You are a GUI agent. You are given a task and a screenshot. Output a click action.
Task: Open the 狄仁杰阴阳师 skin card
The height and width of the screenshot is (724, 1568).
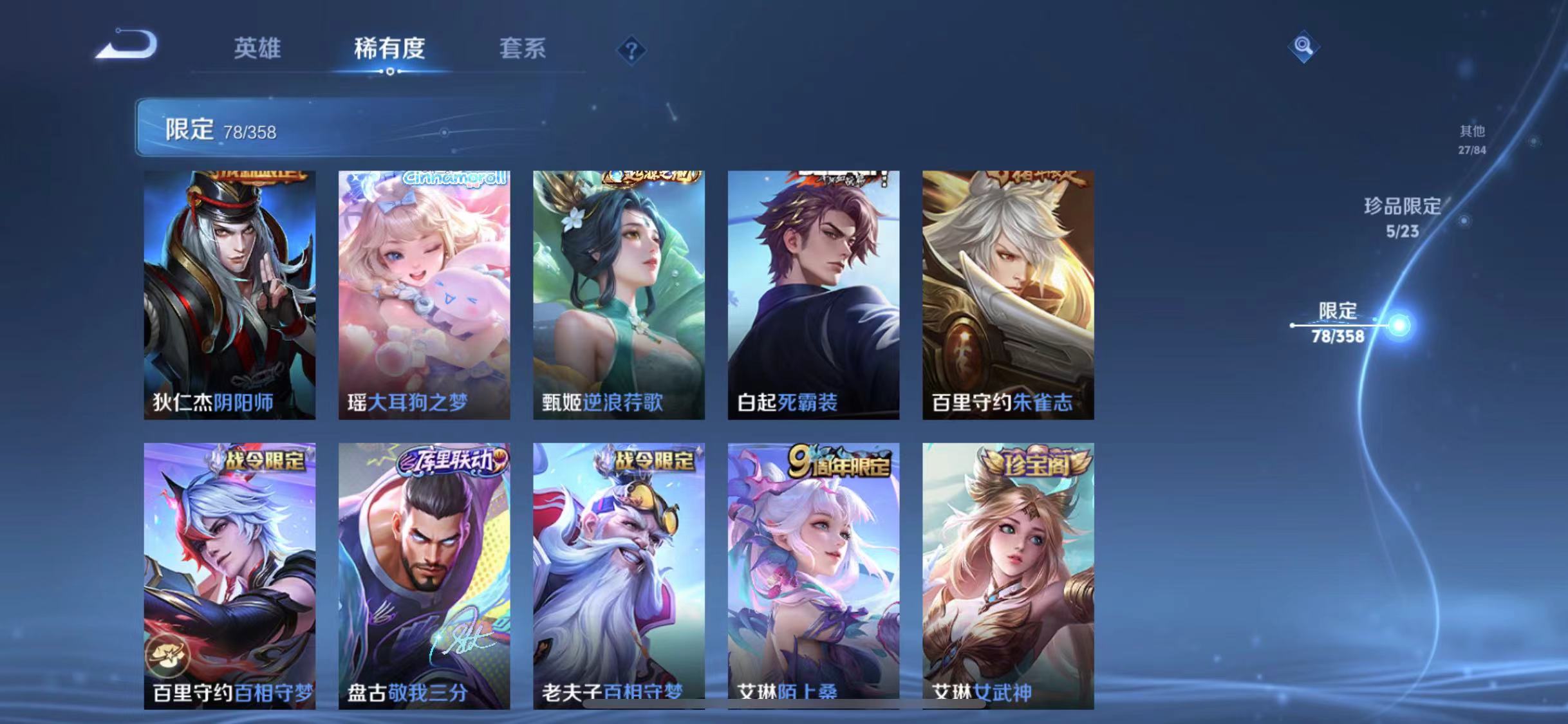coord(230,296)
